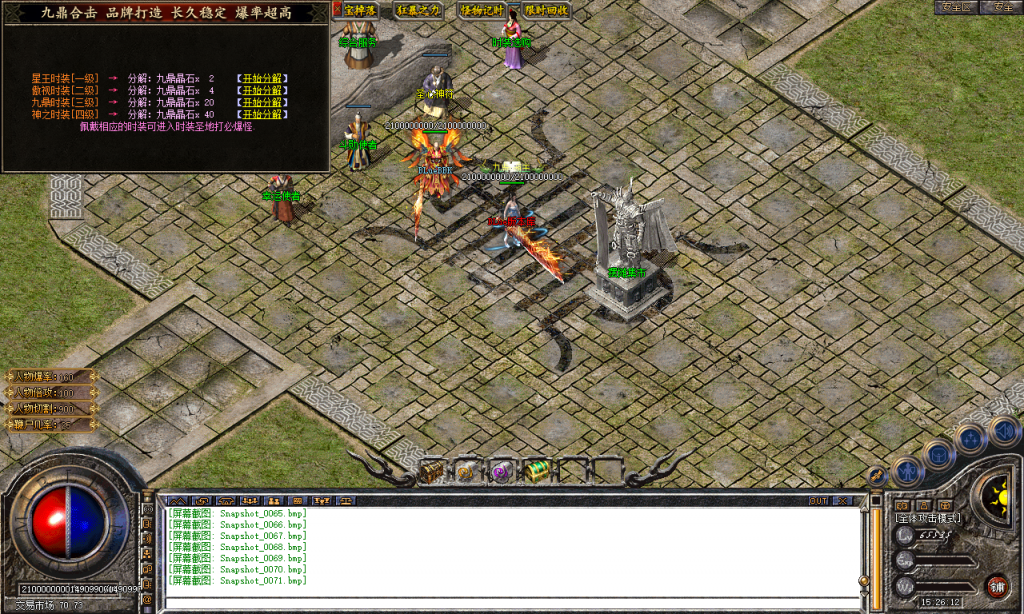Click the first chat channel tab
The height and width of the screenshot is (614, 1024).
(178, 500)
